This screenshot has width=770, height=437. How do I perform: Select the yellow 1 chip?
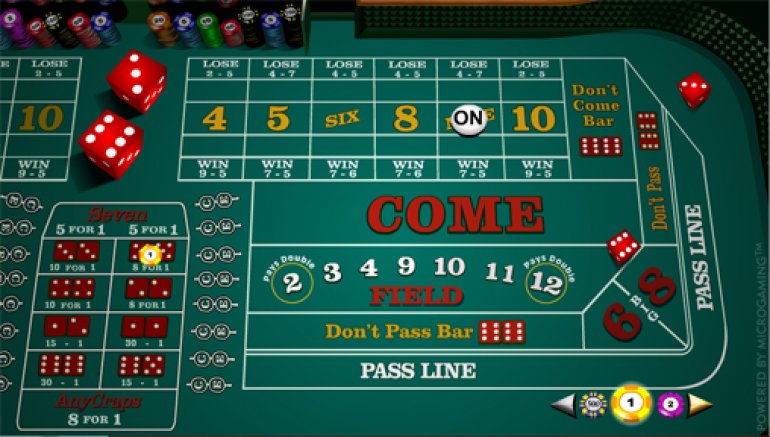click(631, 403)
